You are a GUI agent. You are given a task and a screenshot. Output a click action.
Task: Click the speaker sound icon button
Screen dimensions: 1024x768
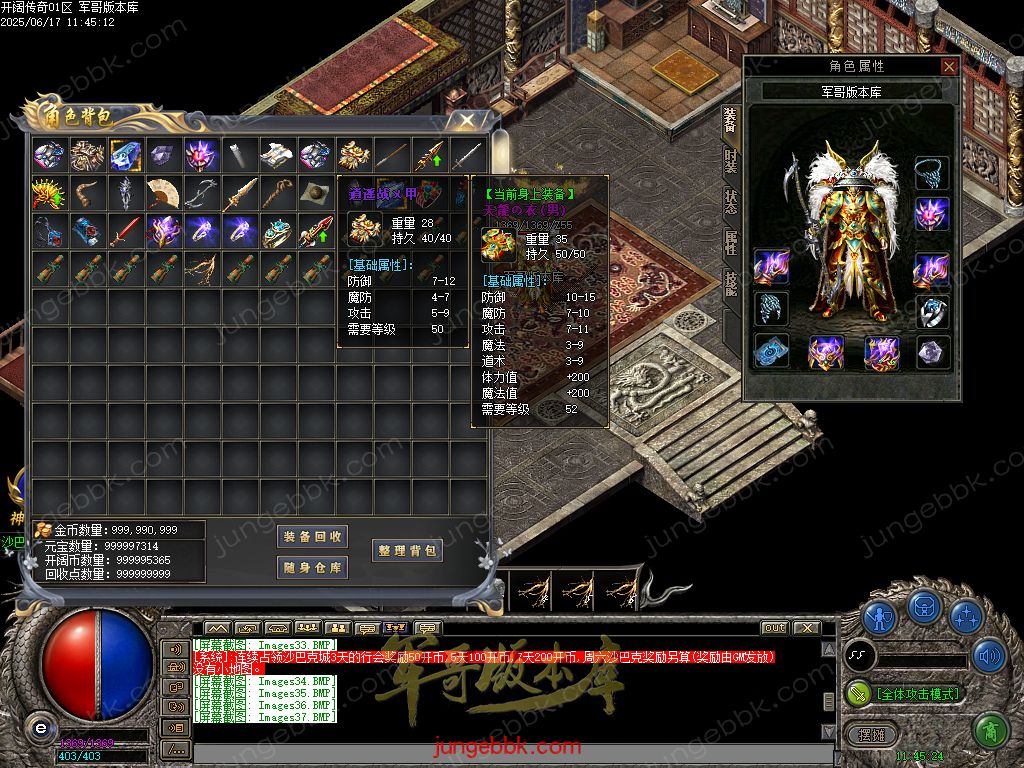click(x=989, y=656)
